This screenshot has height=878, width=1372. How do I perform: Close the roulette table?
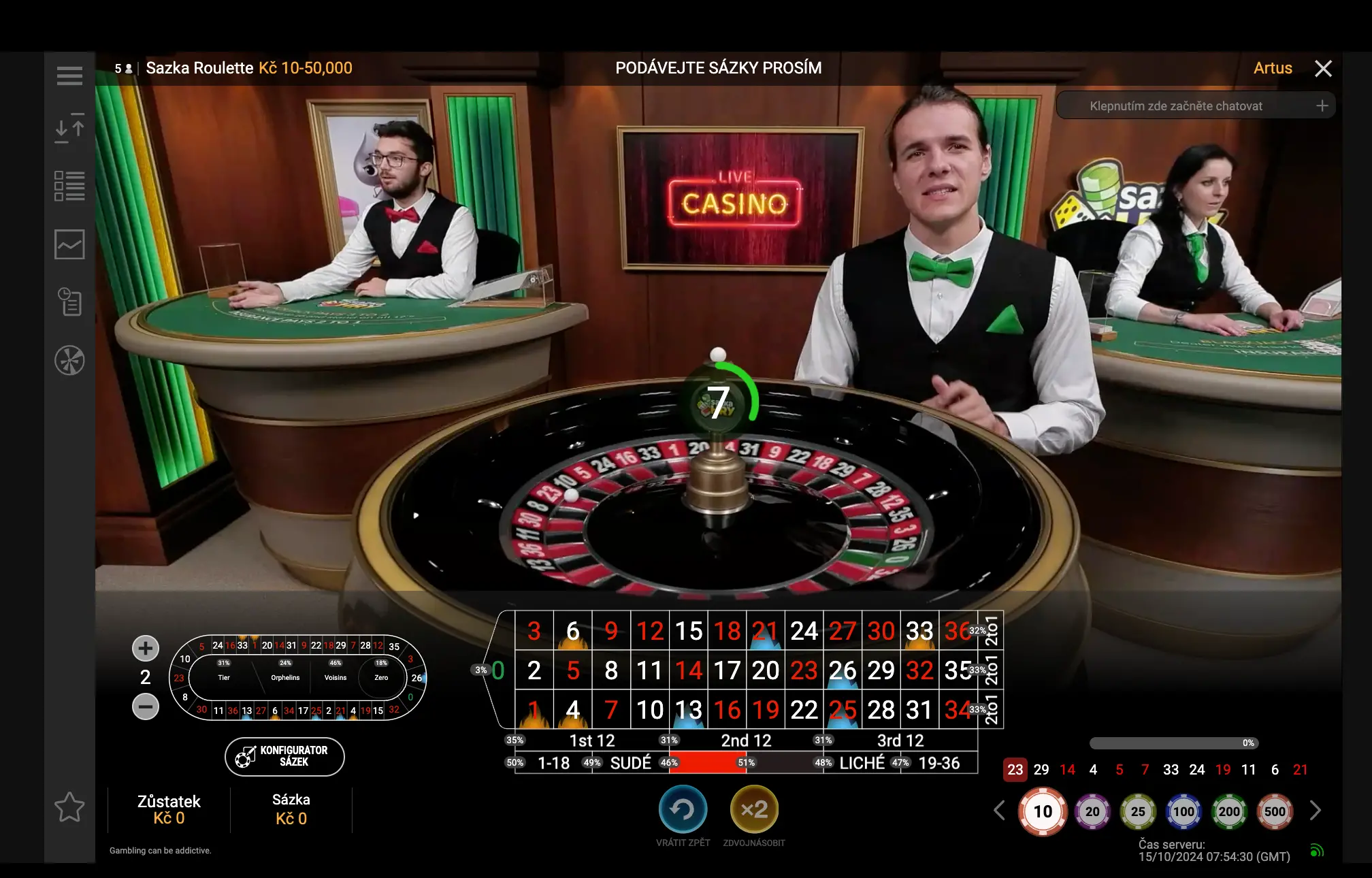pos(1323,68)
